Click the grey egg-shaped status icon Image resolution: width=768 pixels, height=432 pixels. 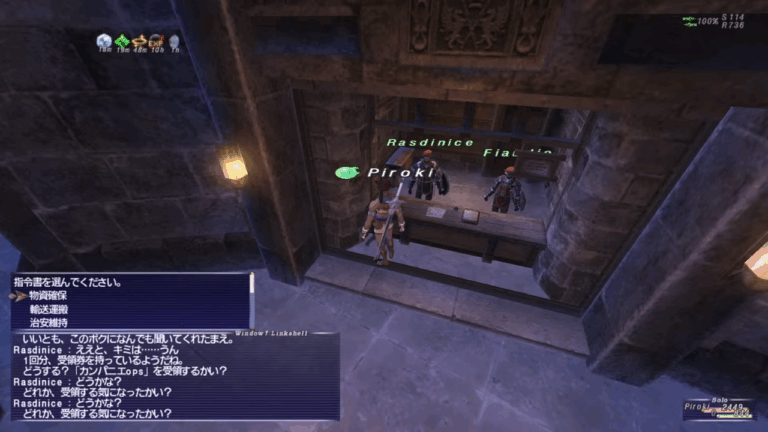[173, 41]
